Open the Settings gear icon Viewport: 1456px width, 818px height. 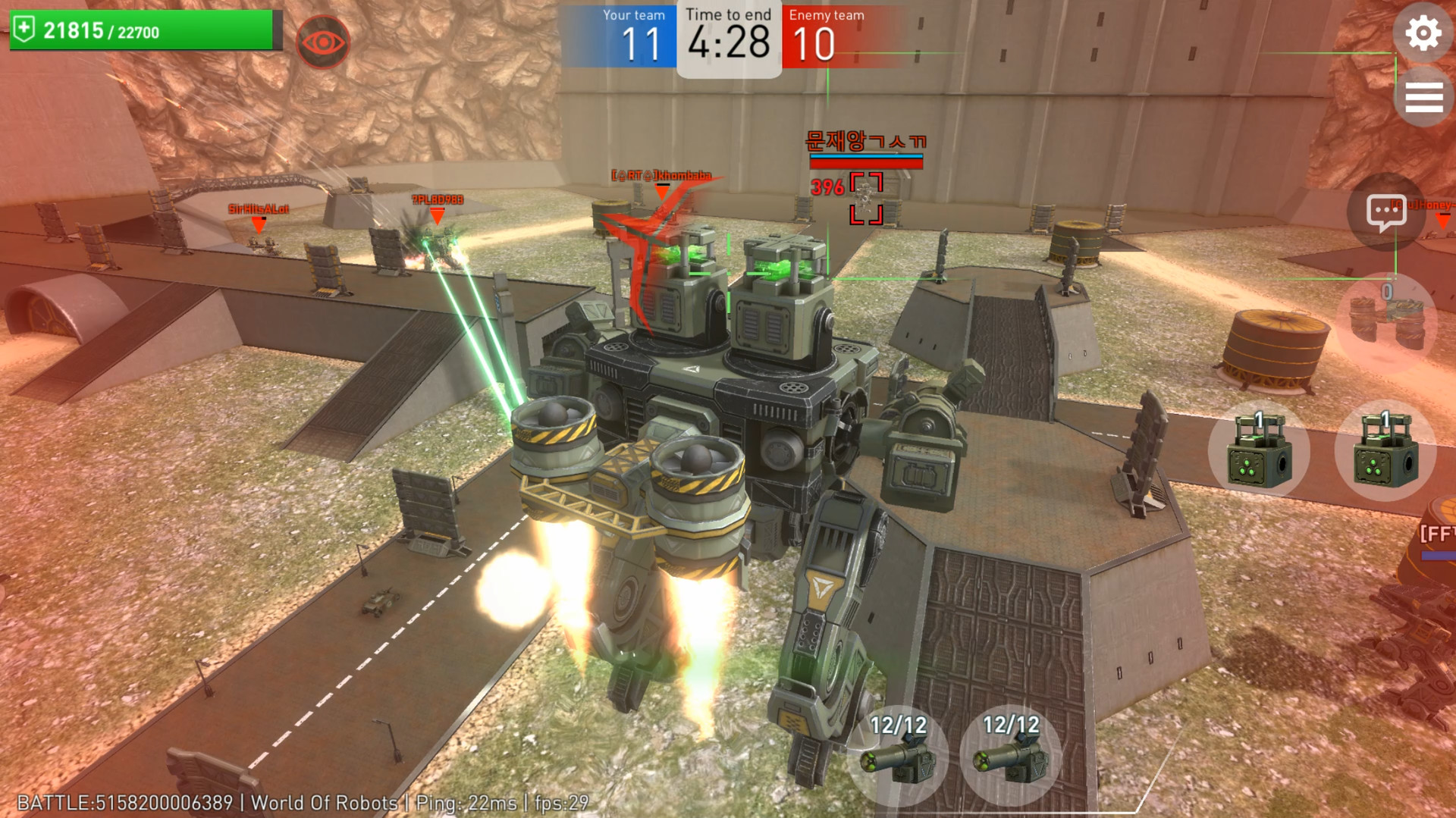[x=1423, y=33]
